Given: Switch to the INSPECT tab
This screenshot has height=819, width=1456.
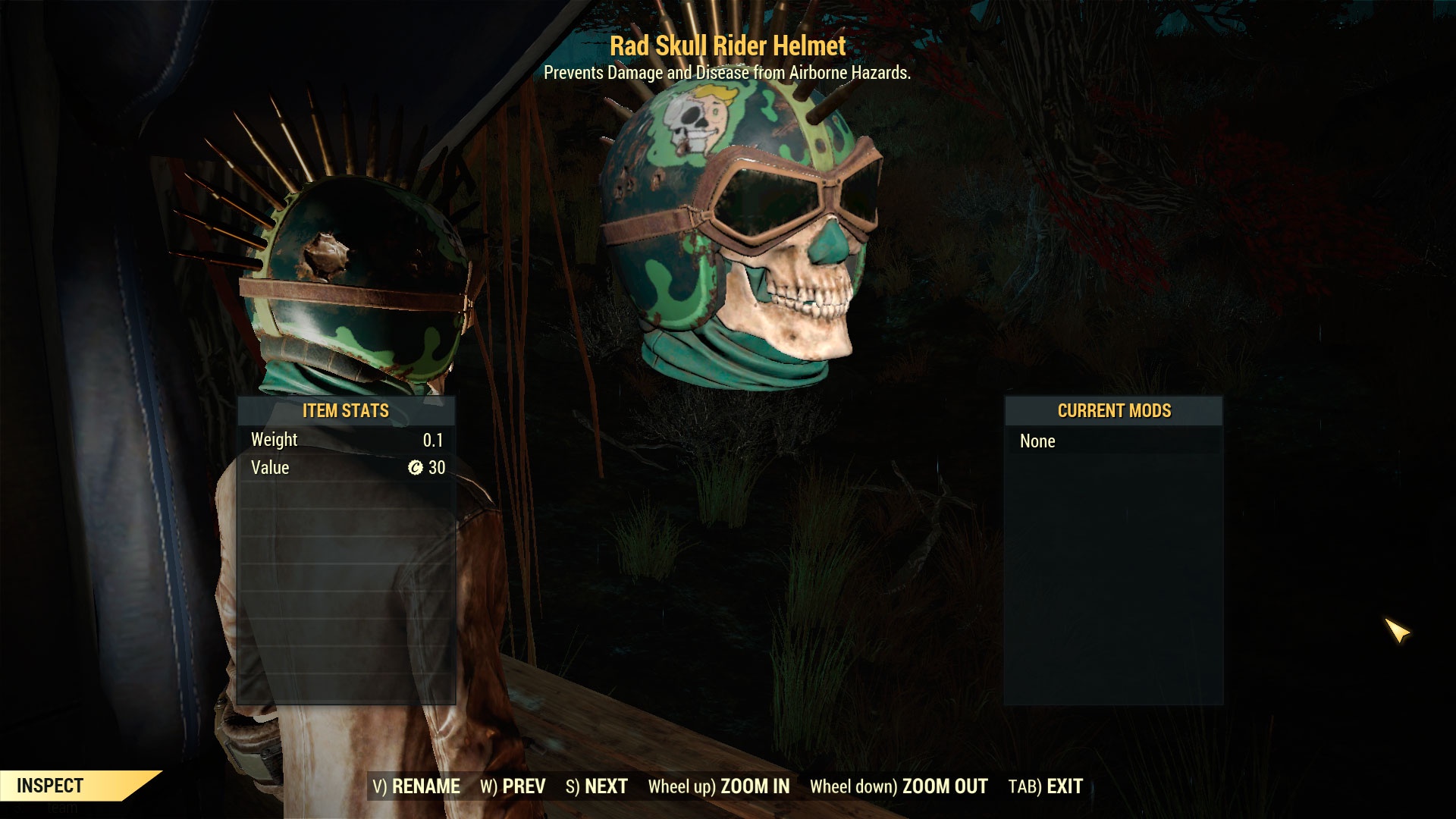Looking at the screenshot, I should coord(49,786).
